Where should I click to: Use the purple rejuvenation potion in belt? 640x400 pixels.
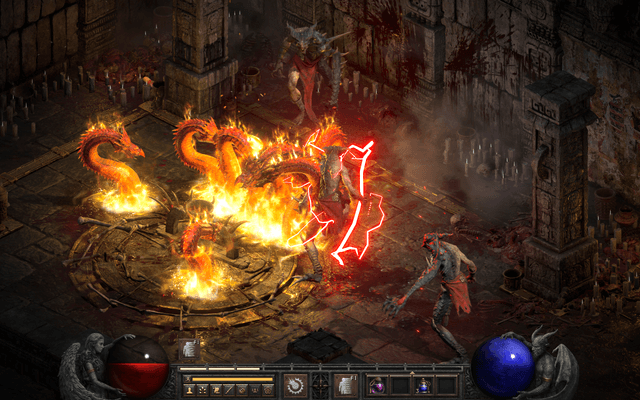point(378,386)
